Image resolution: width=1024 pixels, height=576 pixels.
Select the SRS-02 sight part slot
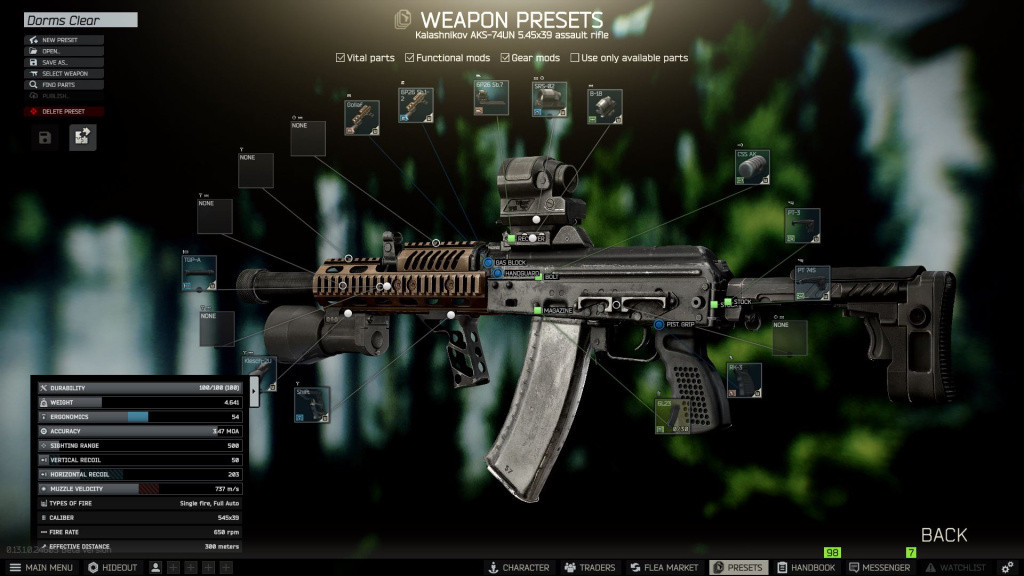click(549, 100)
